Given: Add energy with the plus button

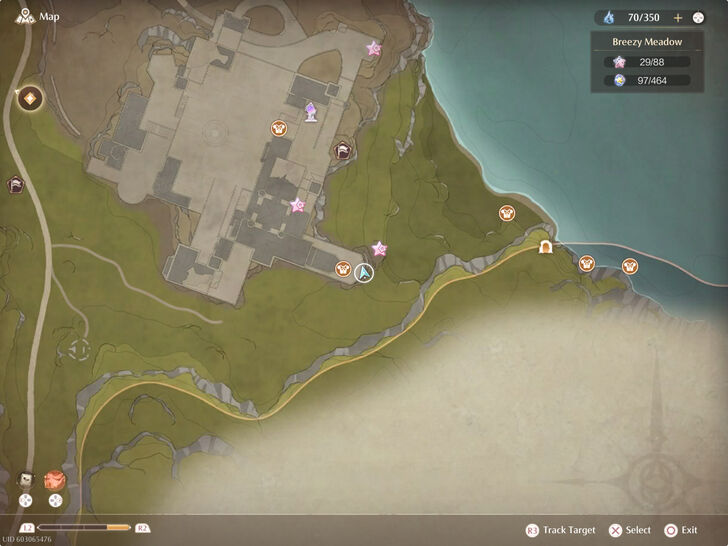Looking at the screenshot, I should pos(678,17).
